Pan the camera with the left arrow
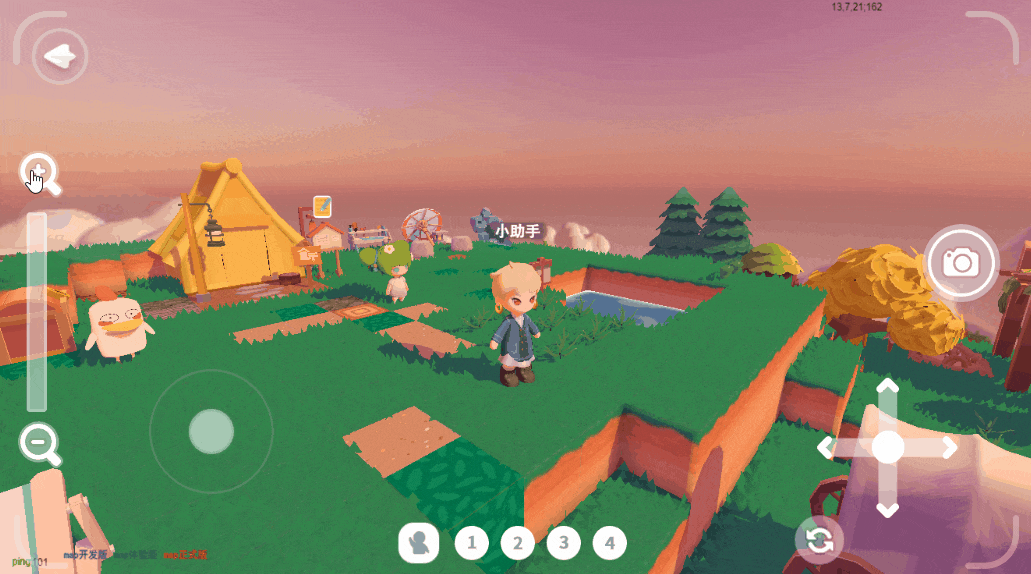 point(826,448)
